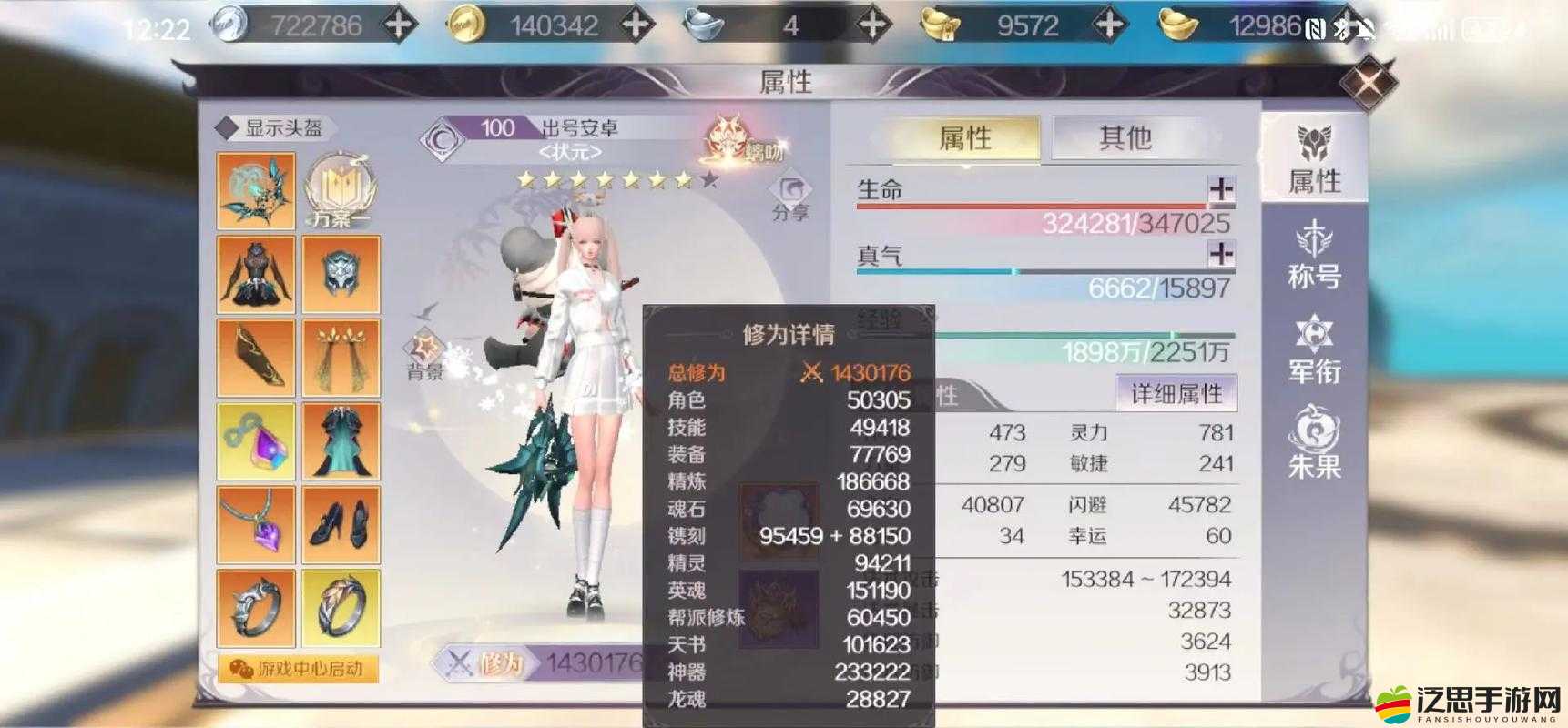This screenshot has height=728, width=1568.
Task: Open the 朱果 sidebar panel
Action: click(x=1315, y=446)
